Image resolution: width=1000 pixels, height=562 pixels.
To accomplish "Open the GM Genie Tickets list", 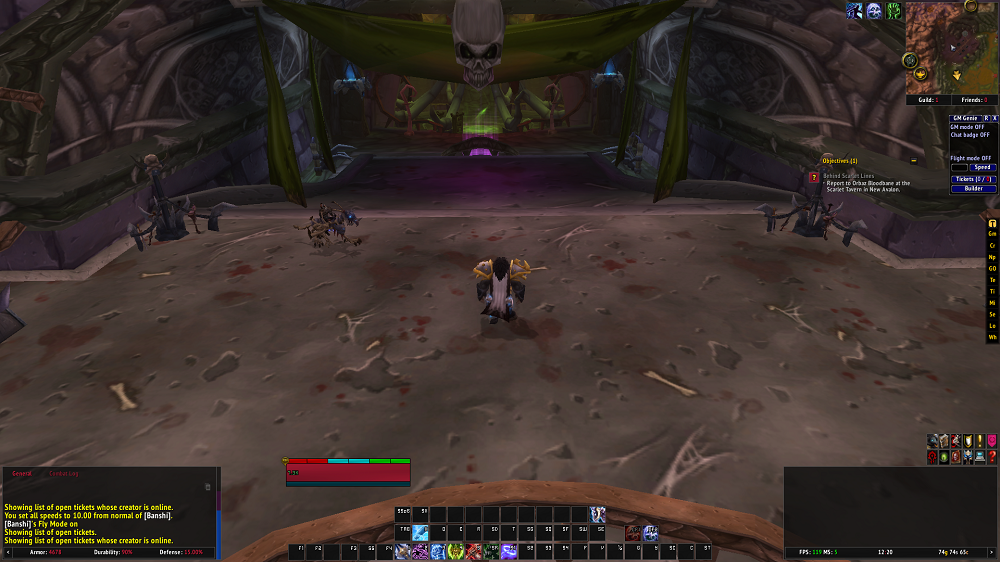I will (x=972, y=179).
